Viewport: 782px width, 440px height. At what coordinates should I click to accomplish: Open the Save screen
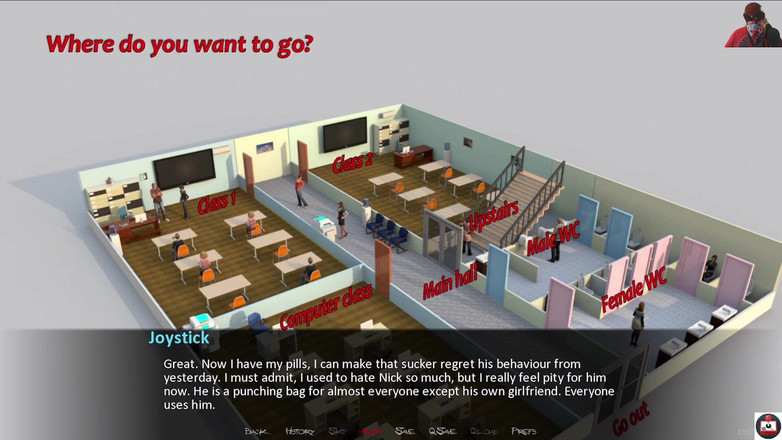coord(404,431)
